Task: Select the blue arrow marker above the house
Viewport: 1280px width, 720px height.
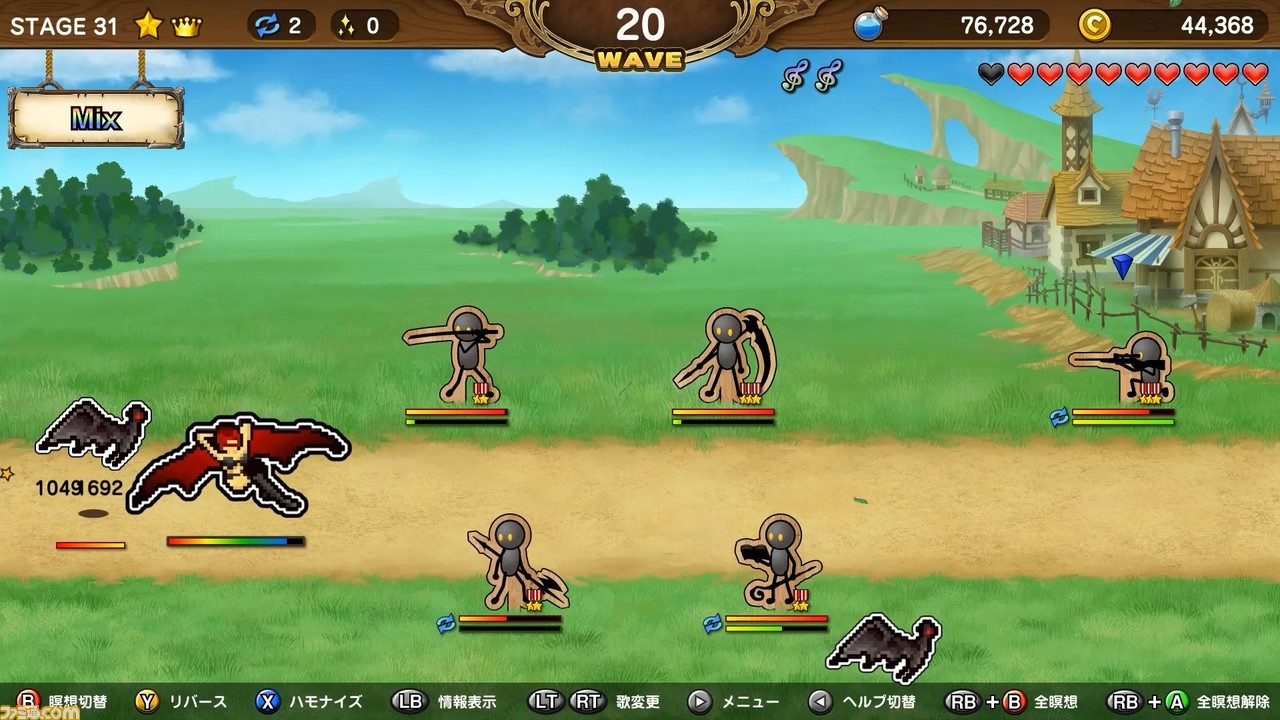Action: [1123, 266]
